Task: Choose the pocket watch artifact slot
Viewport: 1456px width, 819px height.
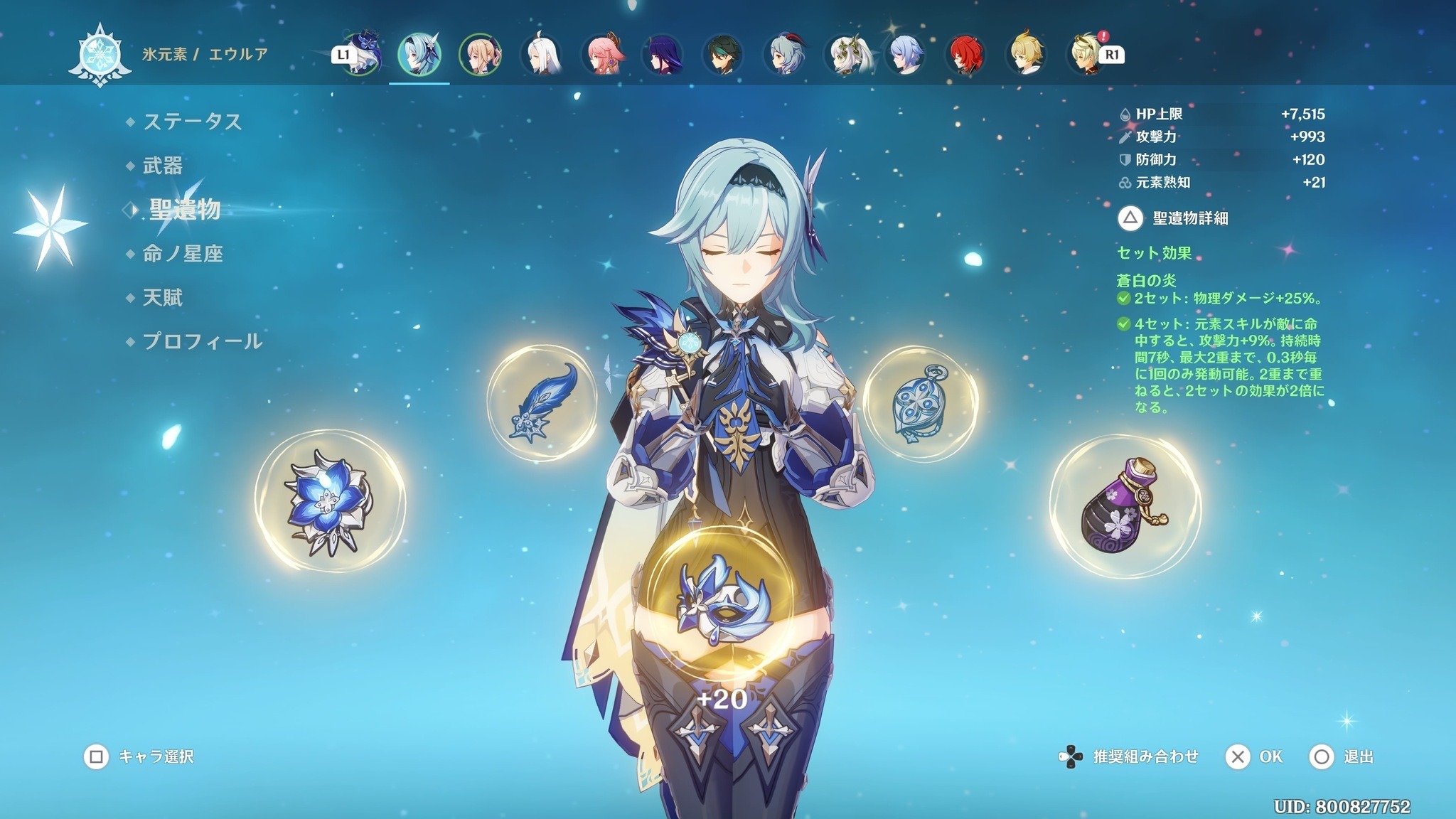Action: (920, 404)
